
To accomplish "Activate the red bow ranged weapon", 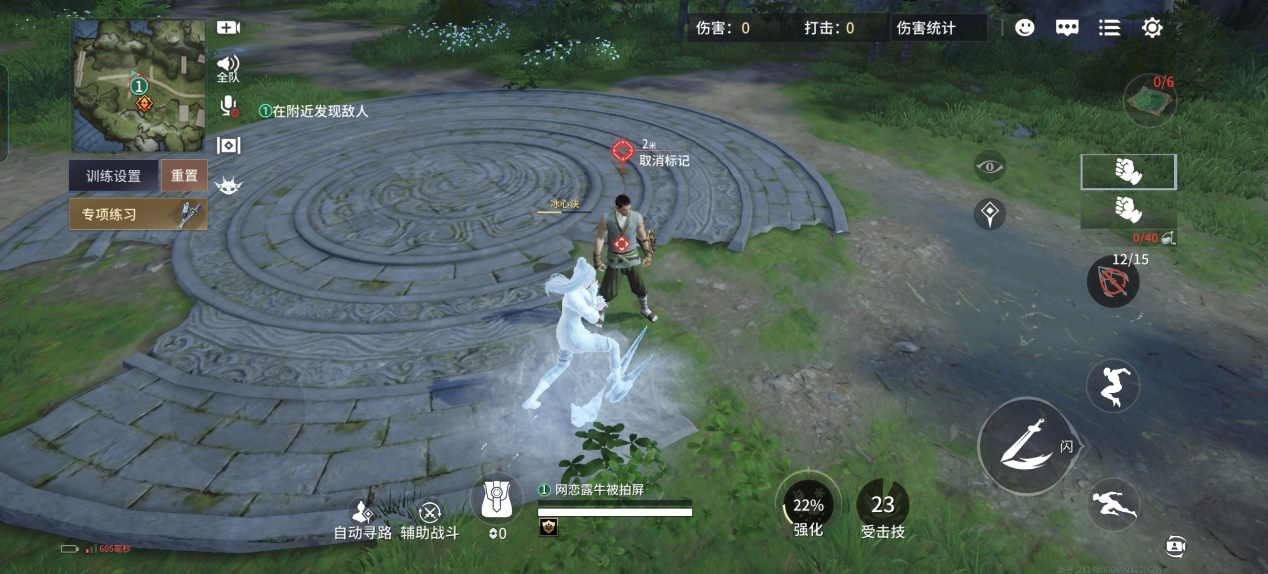I will [1113, 282].
